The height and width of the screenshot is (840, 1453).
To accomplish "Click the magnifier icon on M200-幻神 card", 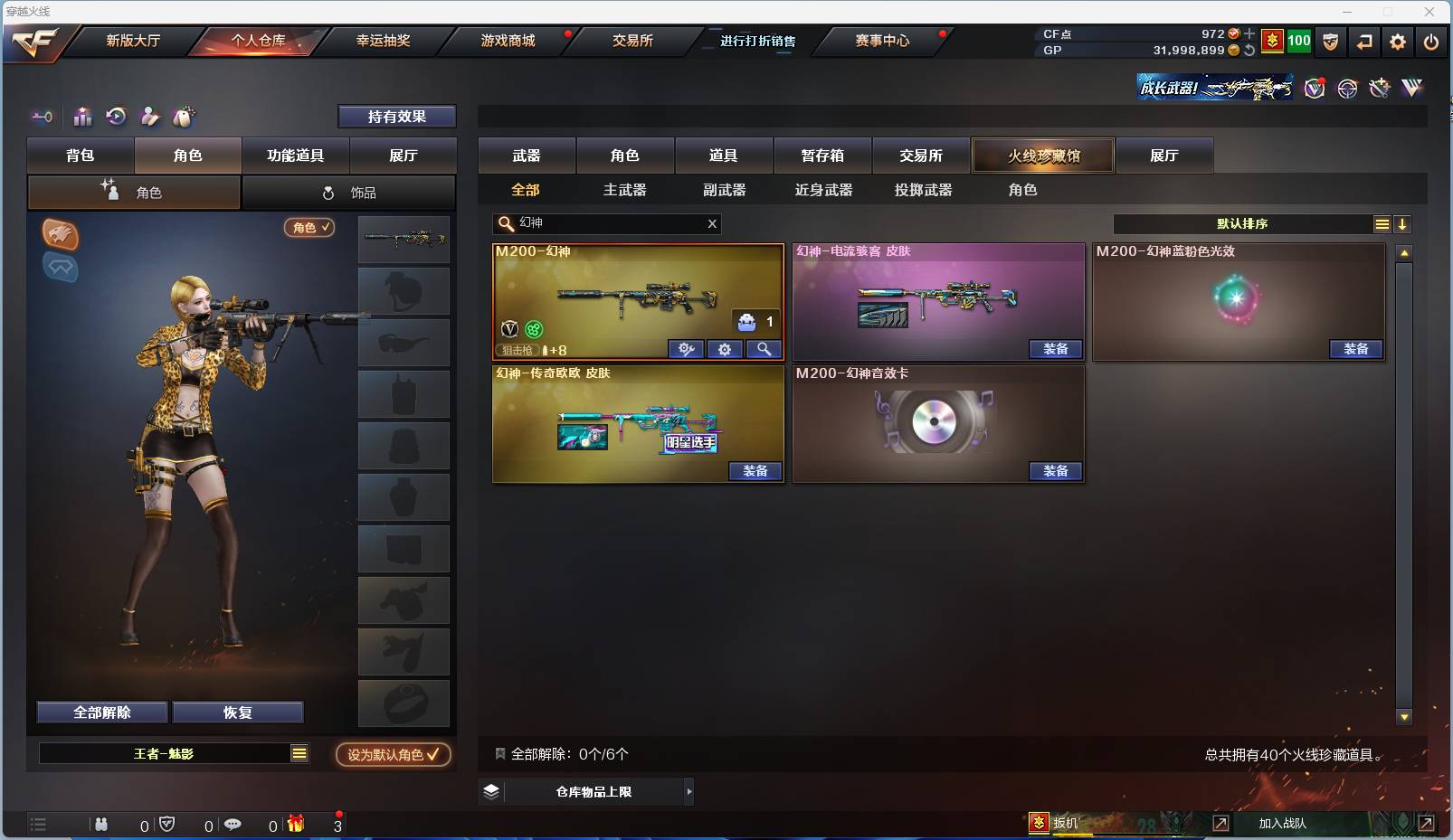I will tap(764, 349).
